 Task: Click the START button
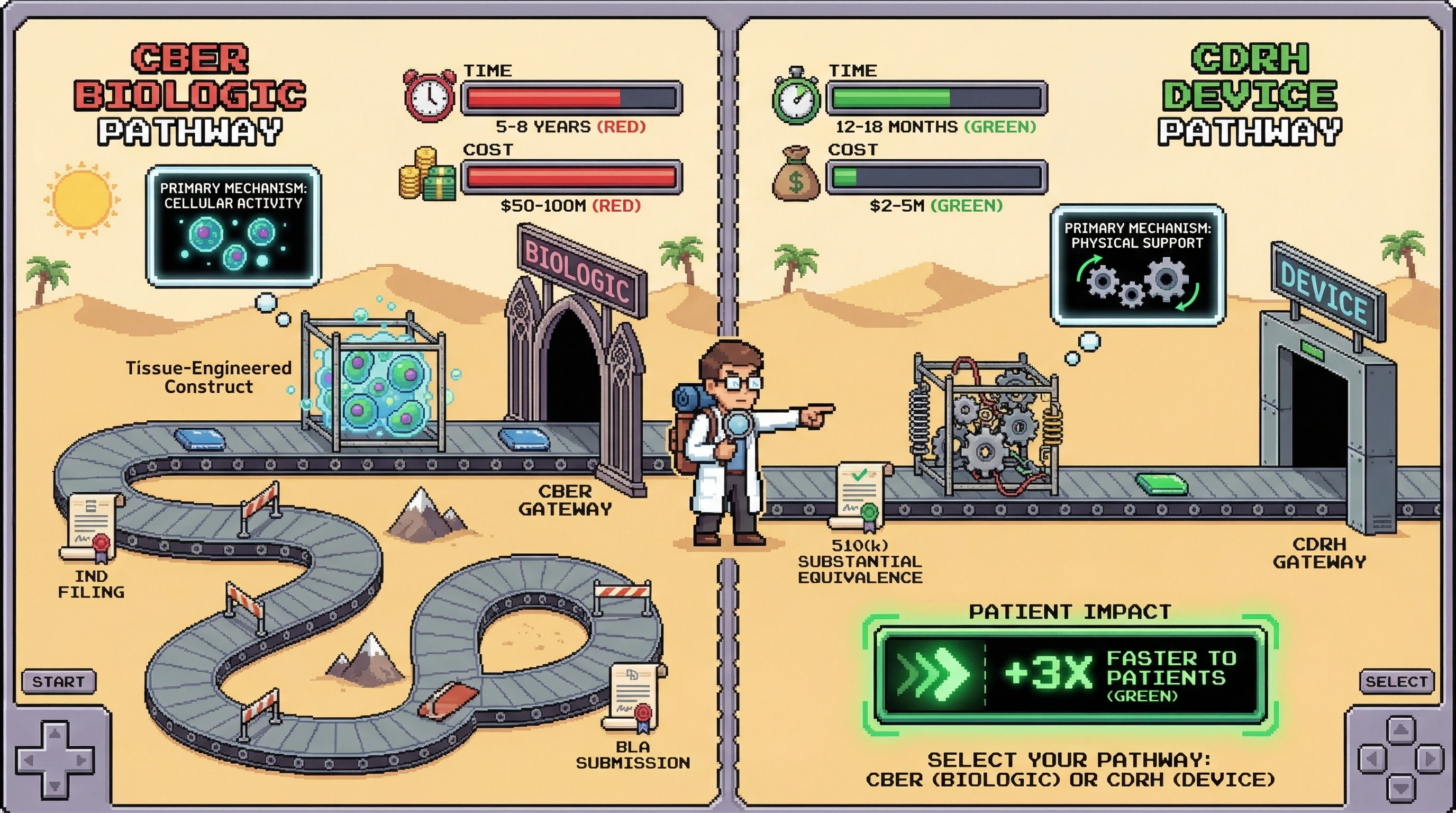click(x=59, y=681)
